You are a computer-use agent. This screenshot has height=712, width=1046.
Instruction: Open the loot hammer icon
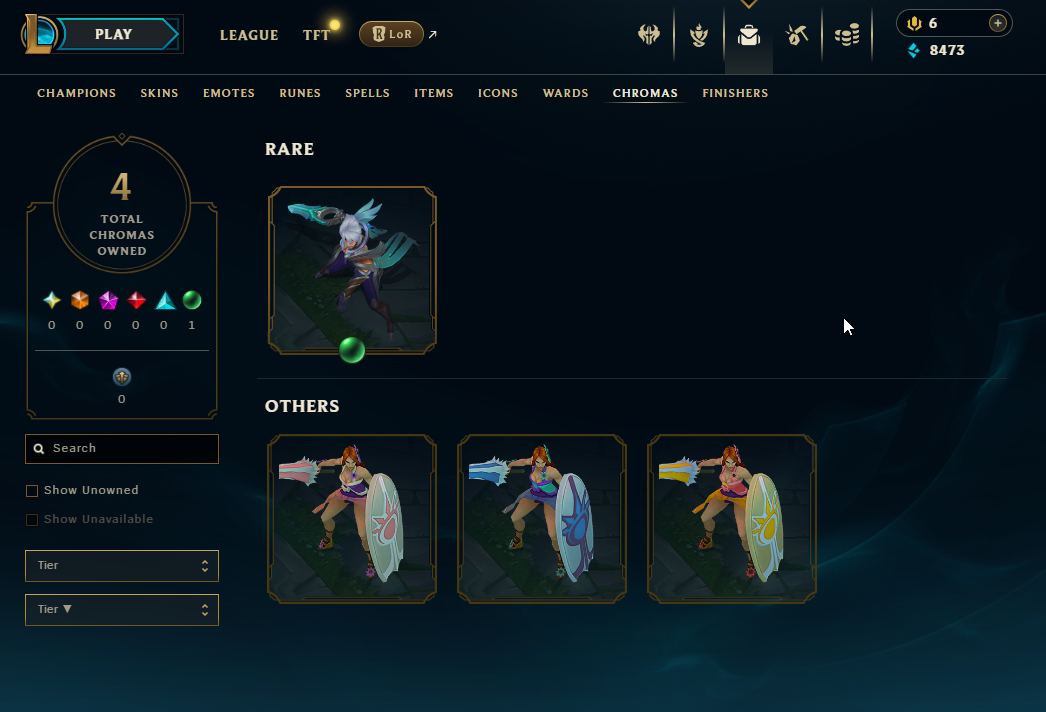tap(797, 35)
